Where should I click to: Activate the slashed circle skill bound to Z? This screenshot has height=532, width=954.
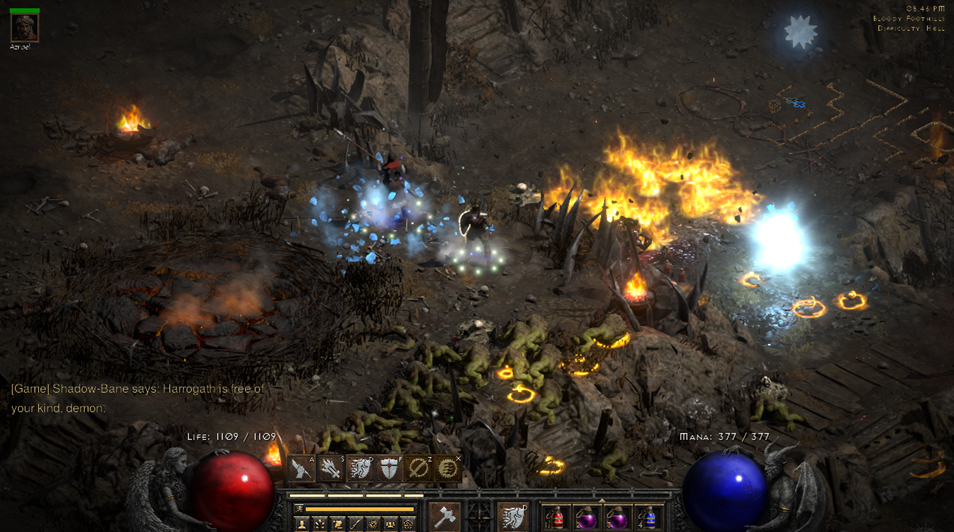tap(418, 469)
